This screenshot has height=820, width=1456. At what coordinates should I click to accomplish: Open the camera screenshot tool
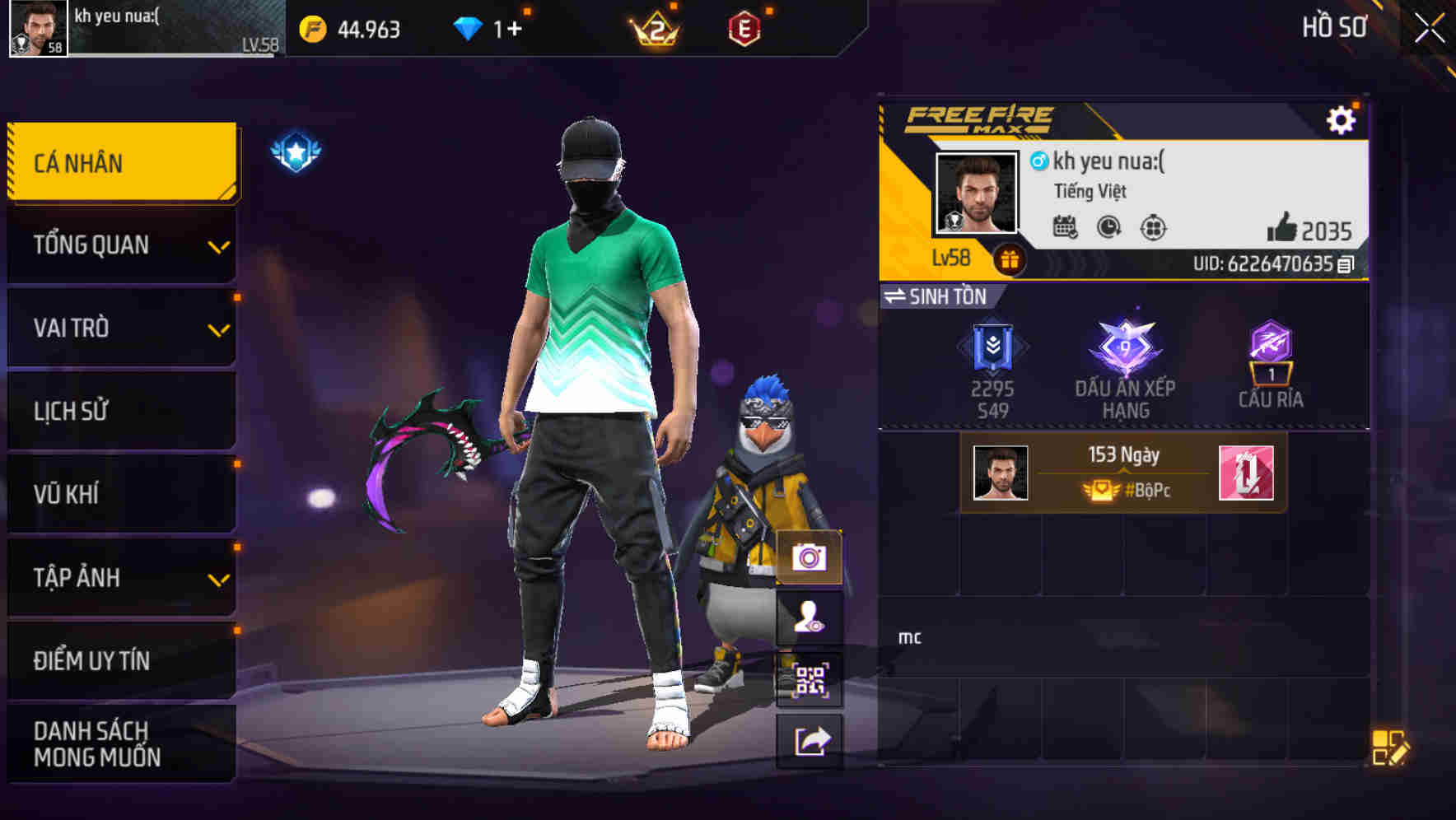[x=811, y=558]
